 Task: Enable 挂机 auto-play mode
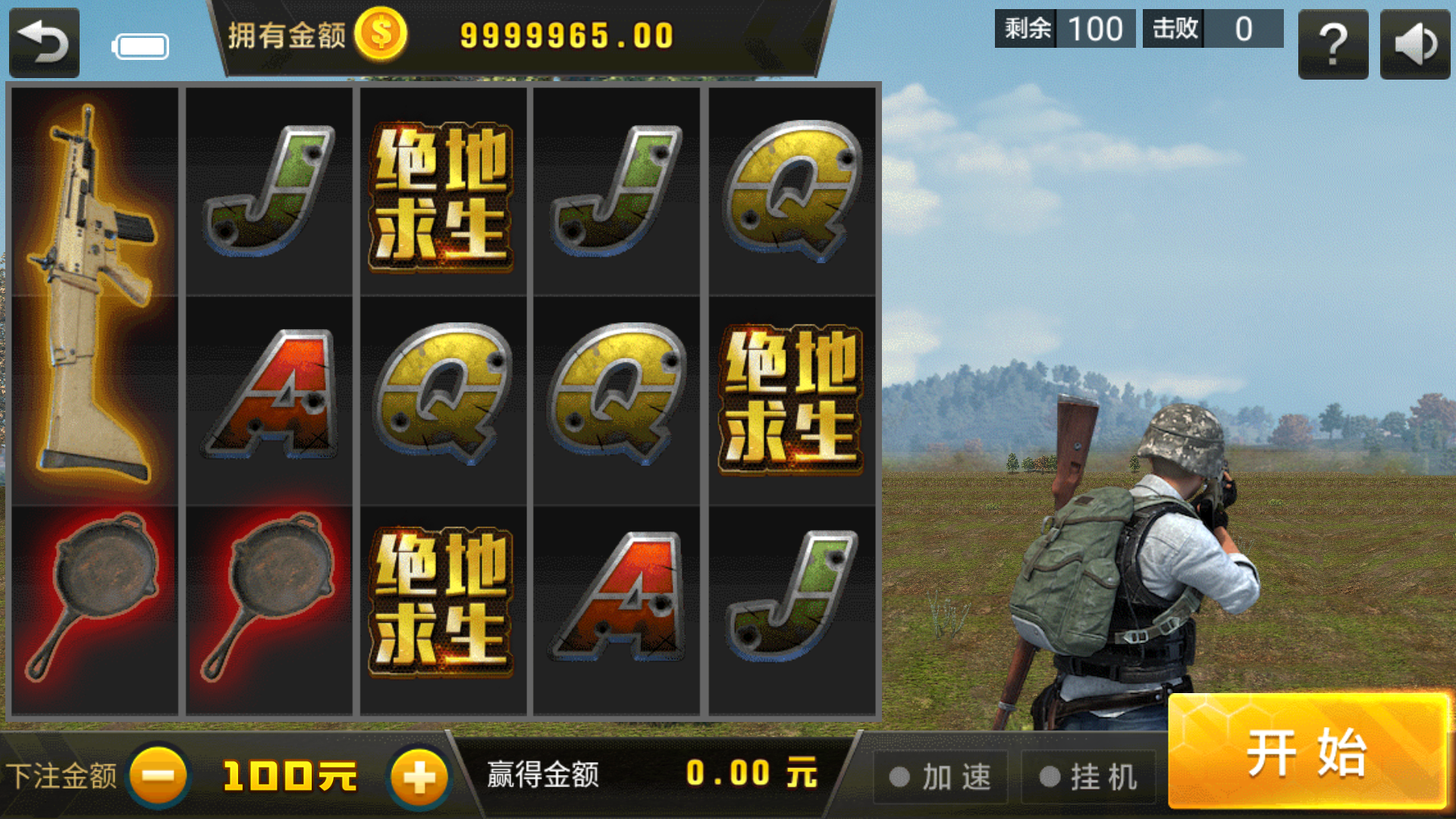1087,775
